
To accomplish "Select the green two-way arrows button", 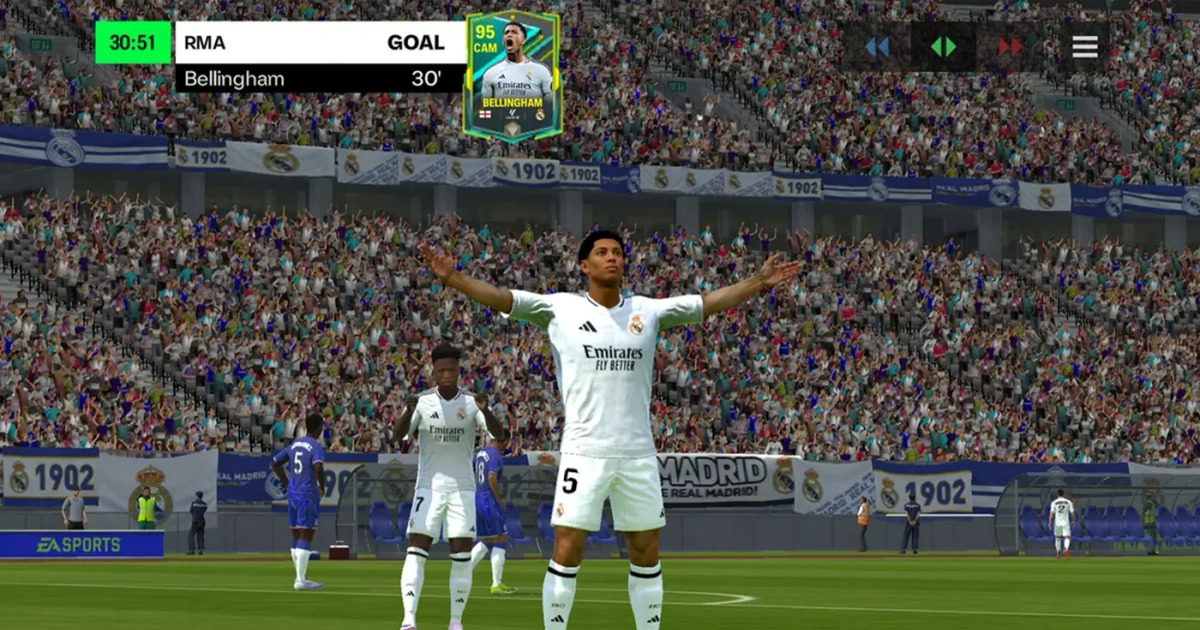I will point(943,47).
